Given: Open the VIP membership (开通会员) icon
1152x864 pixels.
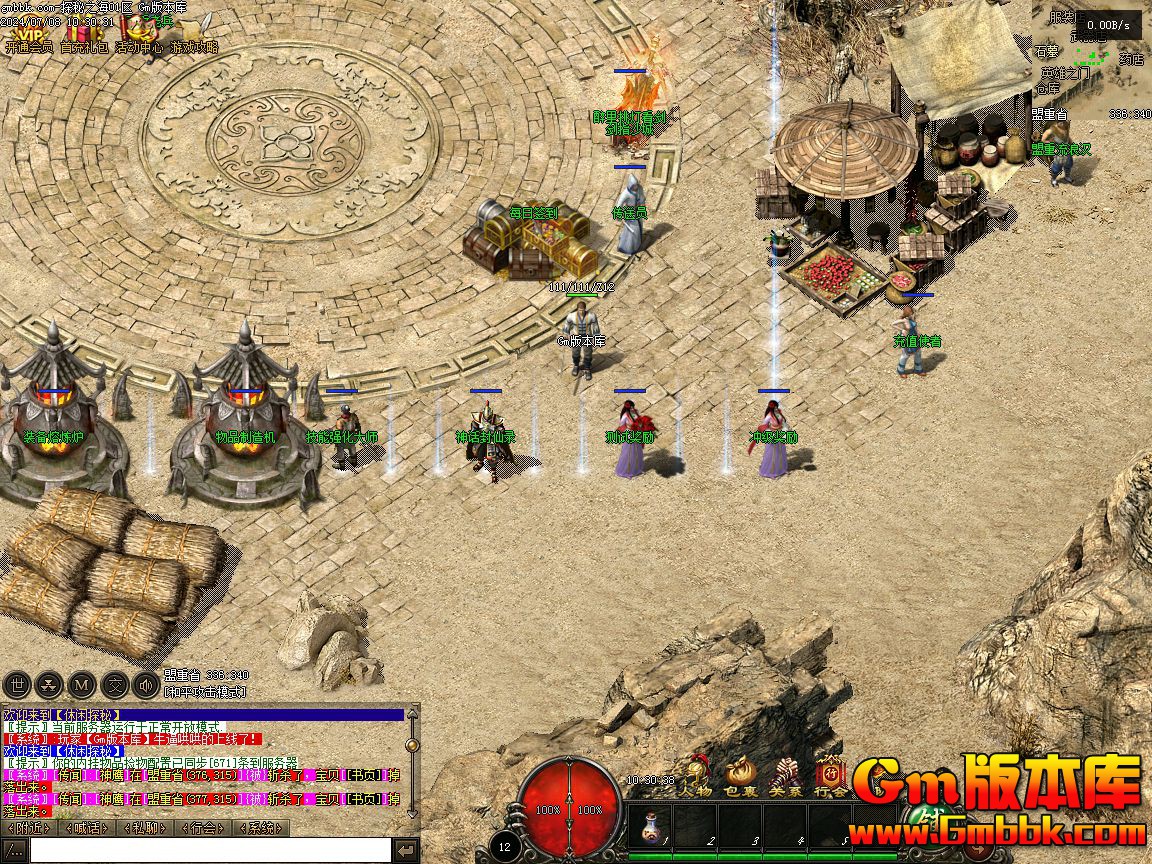Looking at the screenshot, I should [28, 35].
